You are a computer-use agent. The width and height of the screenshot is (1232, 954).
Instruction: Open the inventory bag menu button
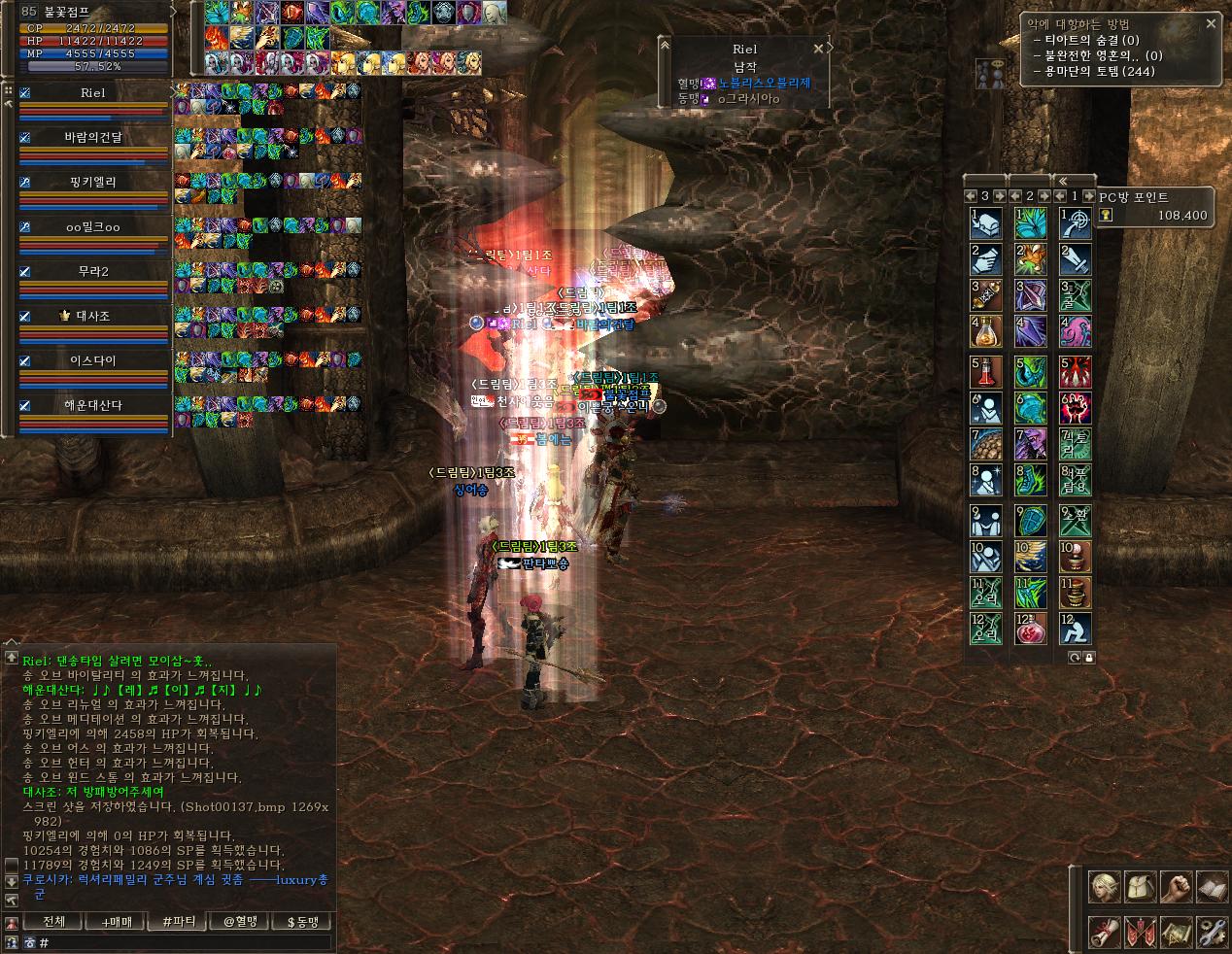(1140, 887)
